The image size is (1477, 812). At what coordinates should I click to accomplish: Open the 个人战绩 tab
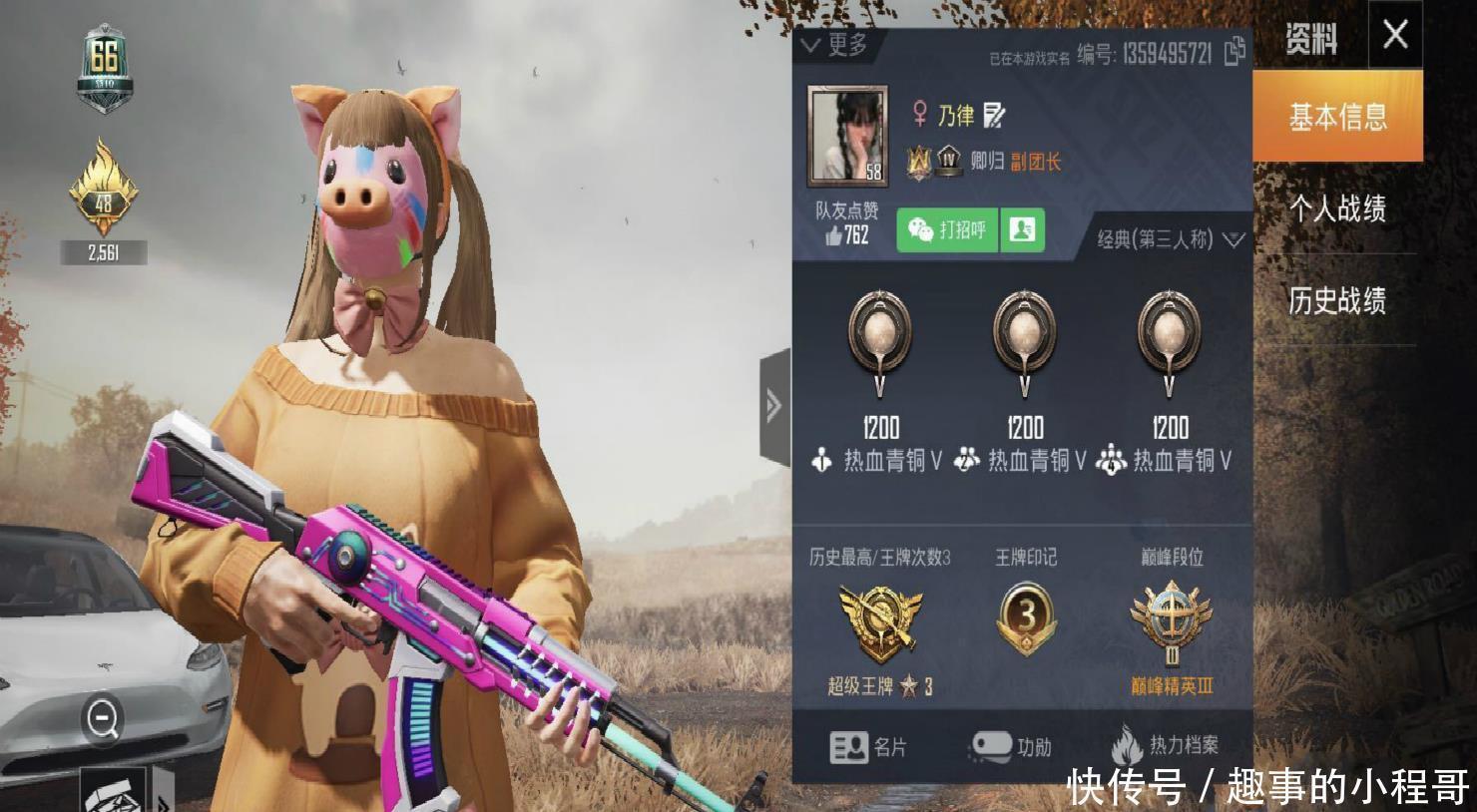[1337, 208]
